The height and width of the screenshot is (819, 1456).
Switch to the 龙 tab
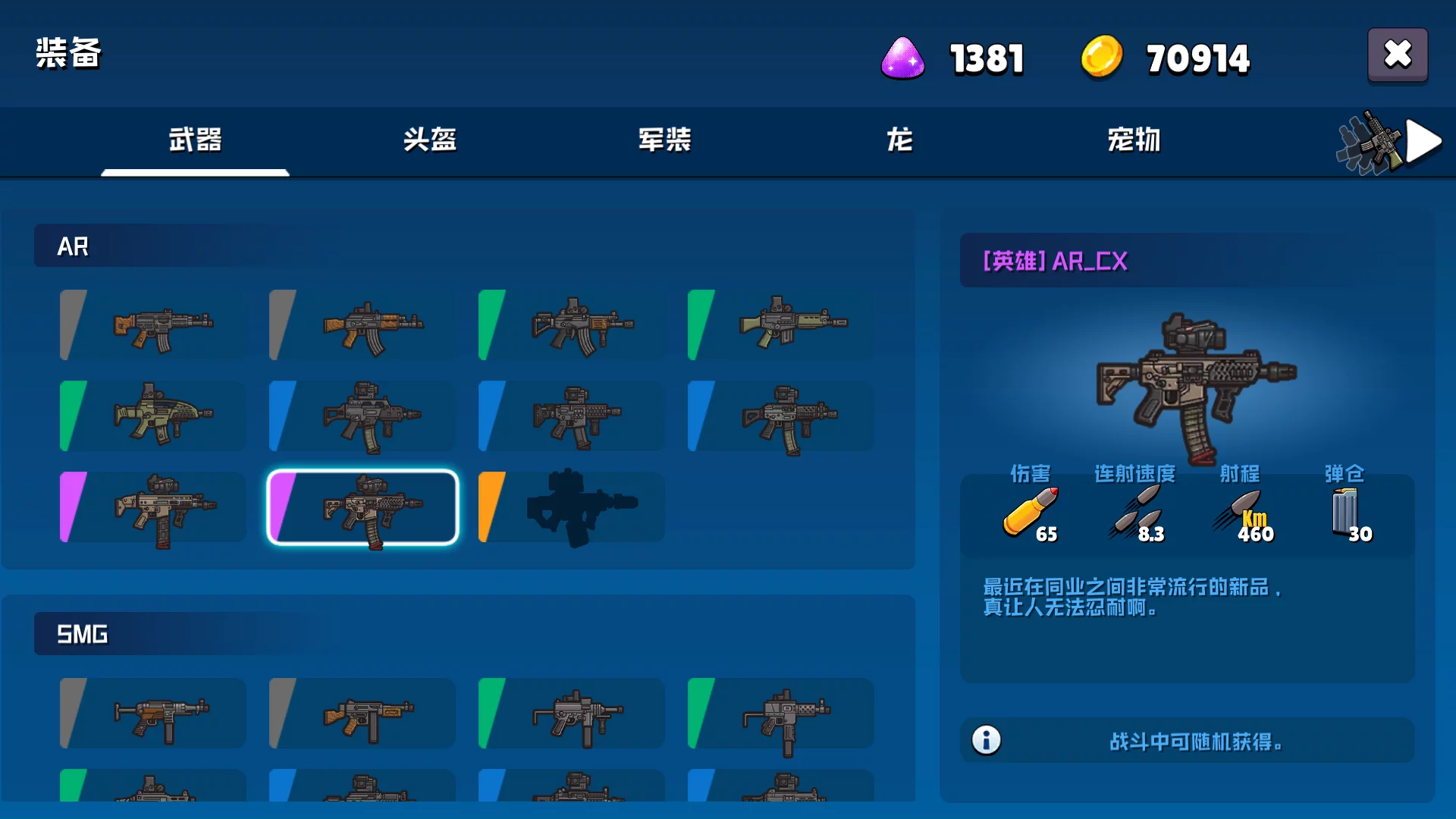898,141
